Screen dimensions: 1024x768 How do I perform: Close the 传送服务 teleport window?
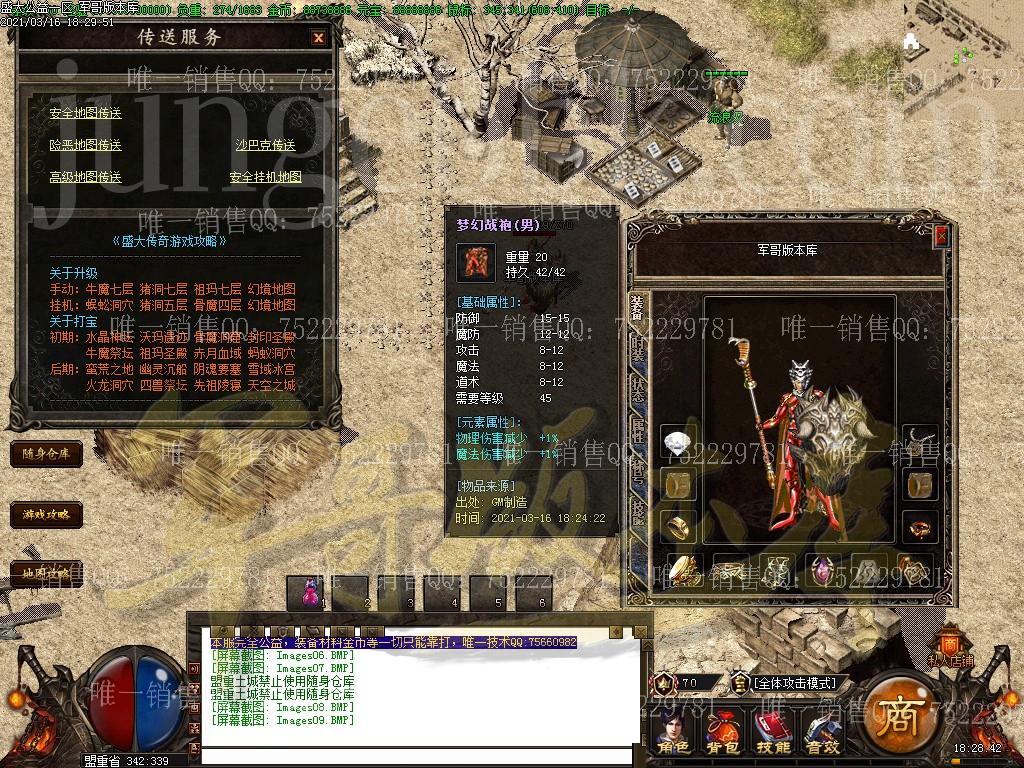pos(318,38)
